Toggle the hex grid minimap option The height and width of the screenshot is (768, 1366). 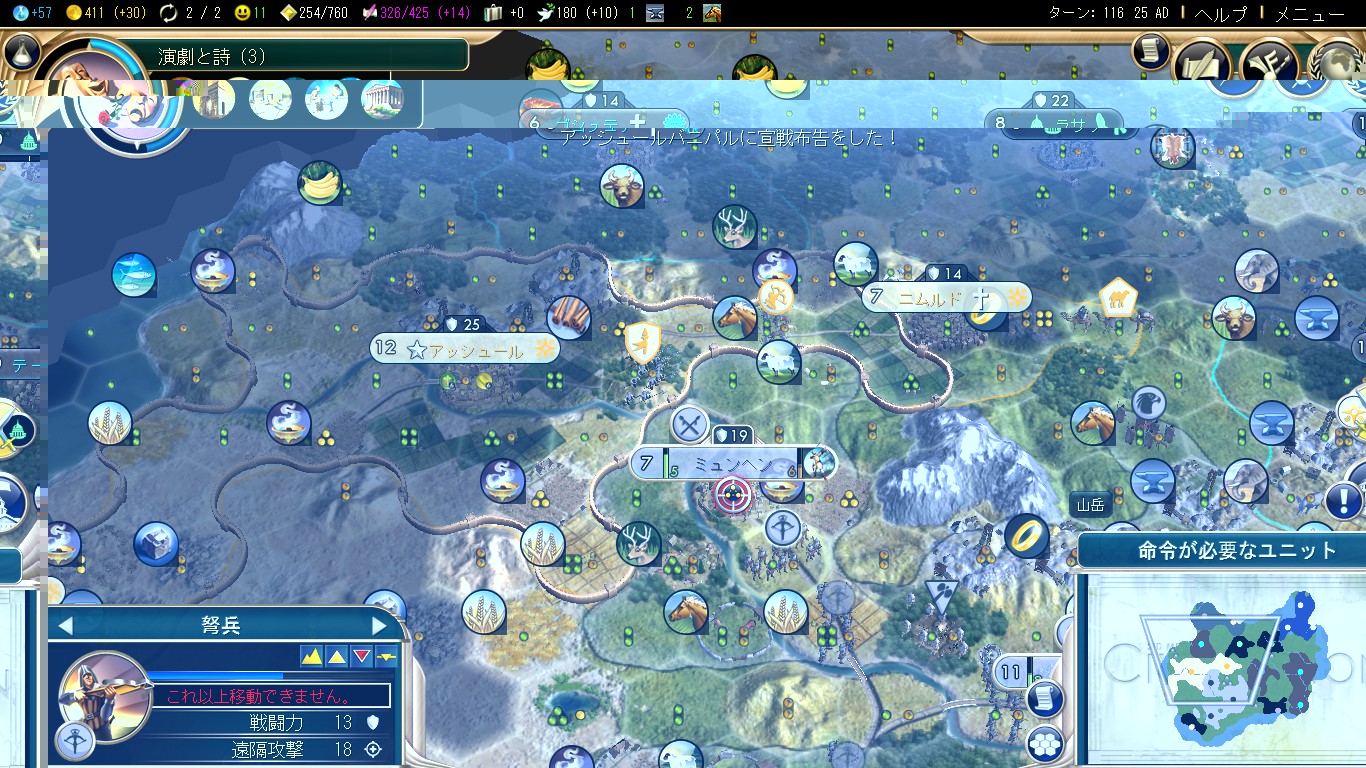tap(1044, 742)
